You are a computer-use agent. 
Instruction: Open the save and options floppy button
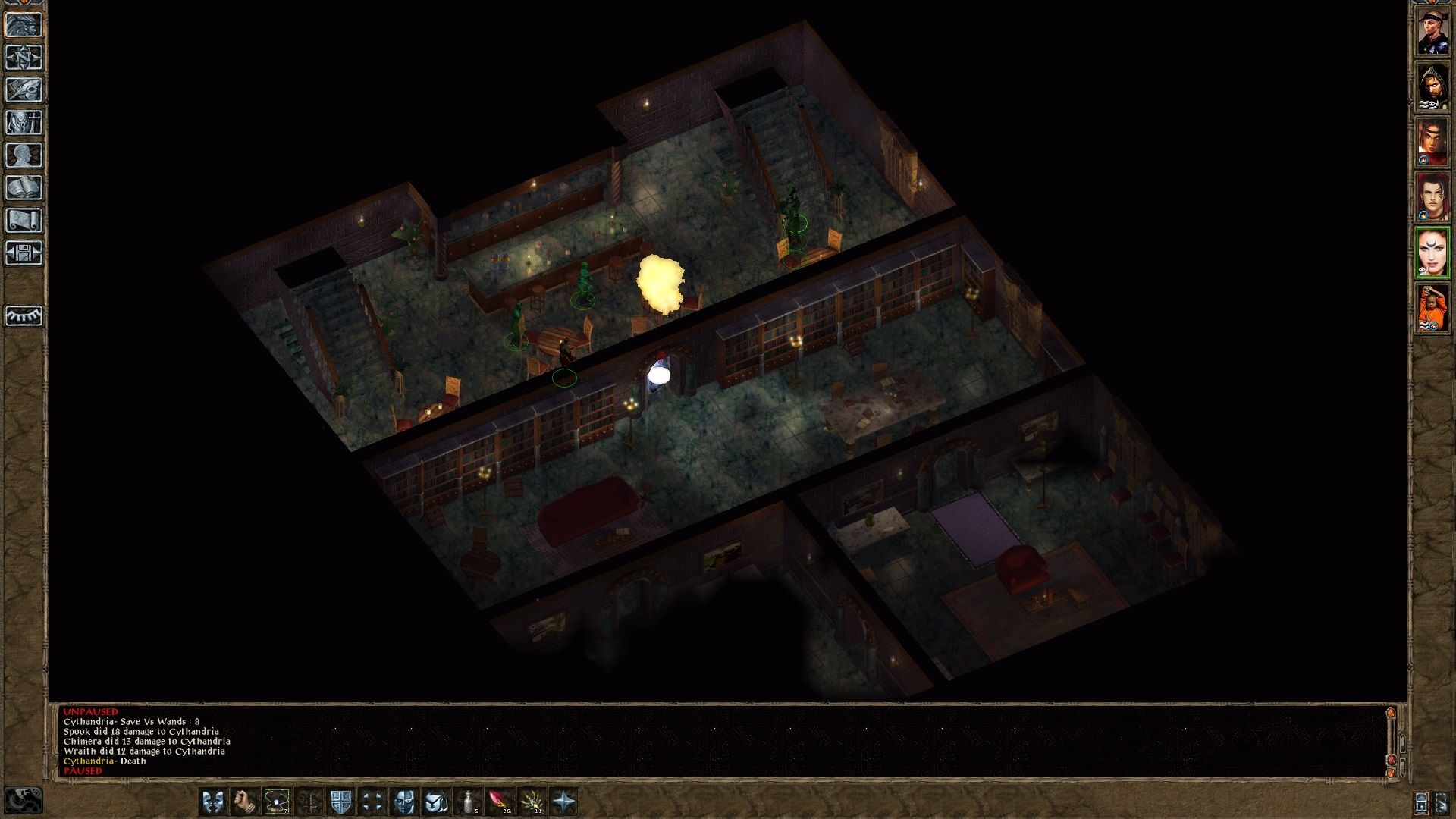[24, 253]
